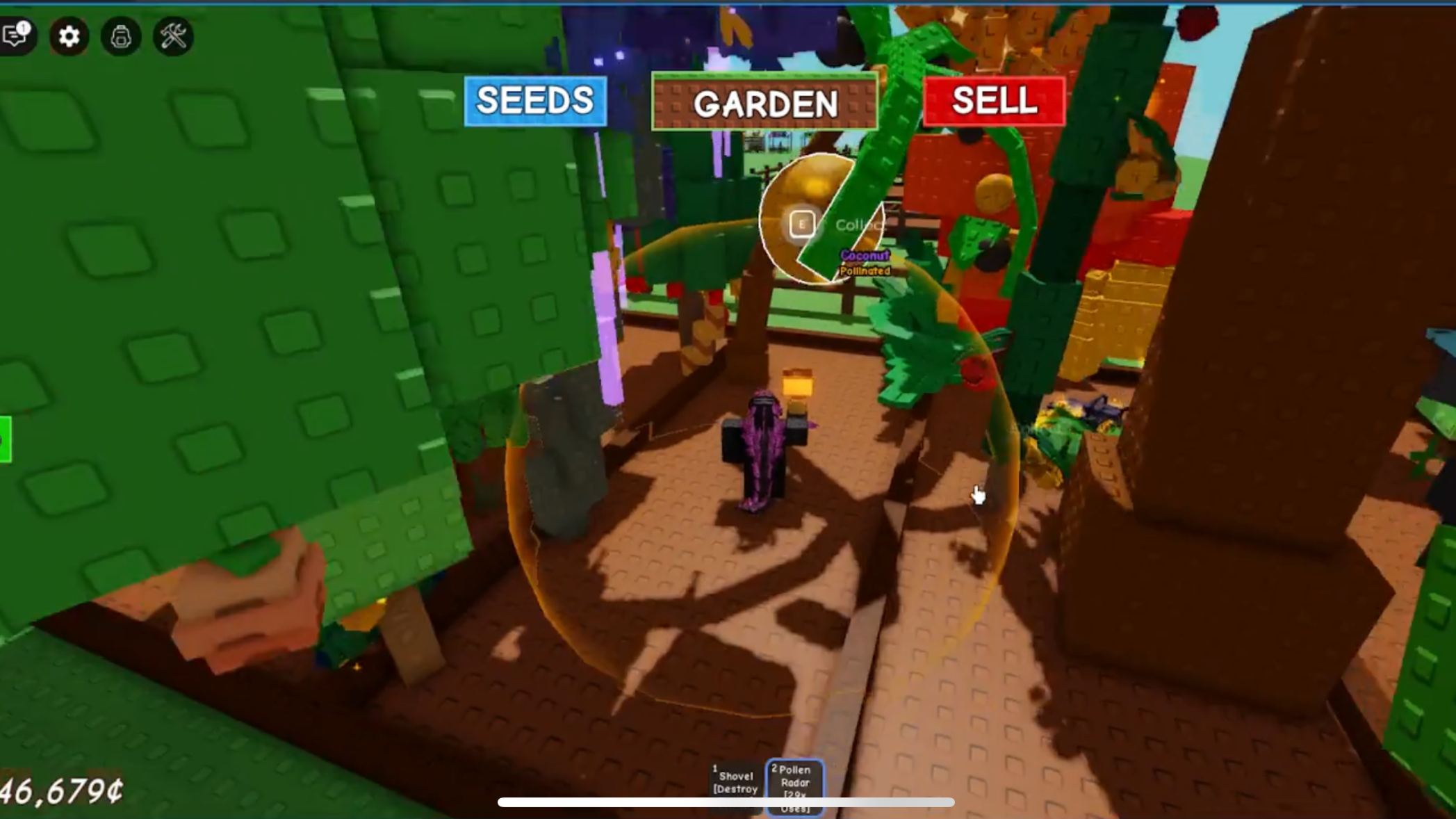Go to the red SELL button
The image size is (1456, 819).
pyautogui.click(x=994, y=101)
